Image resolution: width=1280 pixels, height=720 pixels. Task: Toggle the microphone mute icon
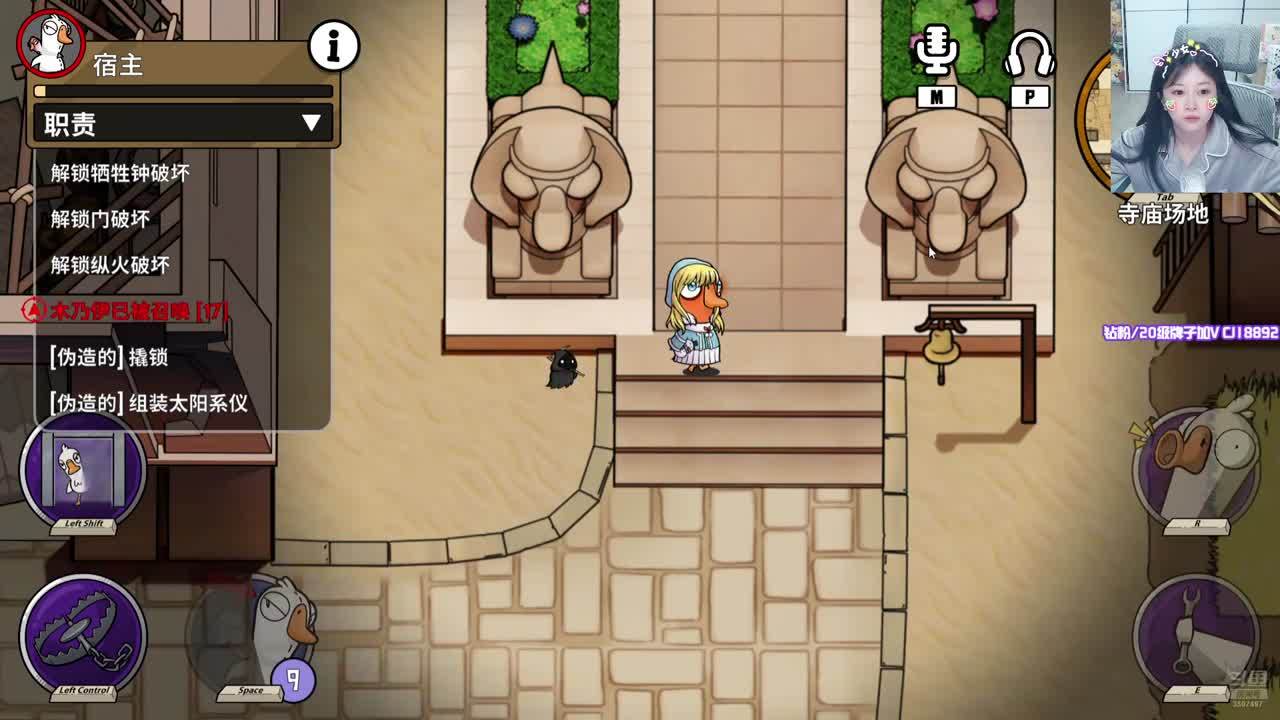tap(935, 52)
